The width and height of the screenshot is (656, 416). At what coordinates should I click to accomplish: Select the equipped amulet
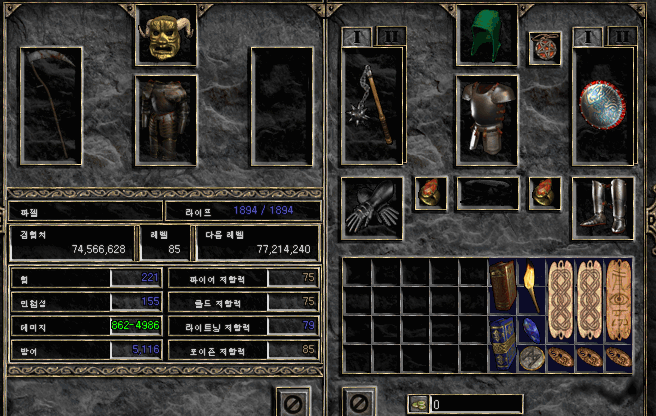(544, 48)
